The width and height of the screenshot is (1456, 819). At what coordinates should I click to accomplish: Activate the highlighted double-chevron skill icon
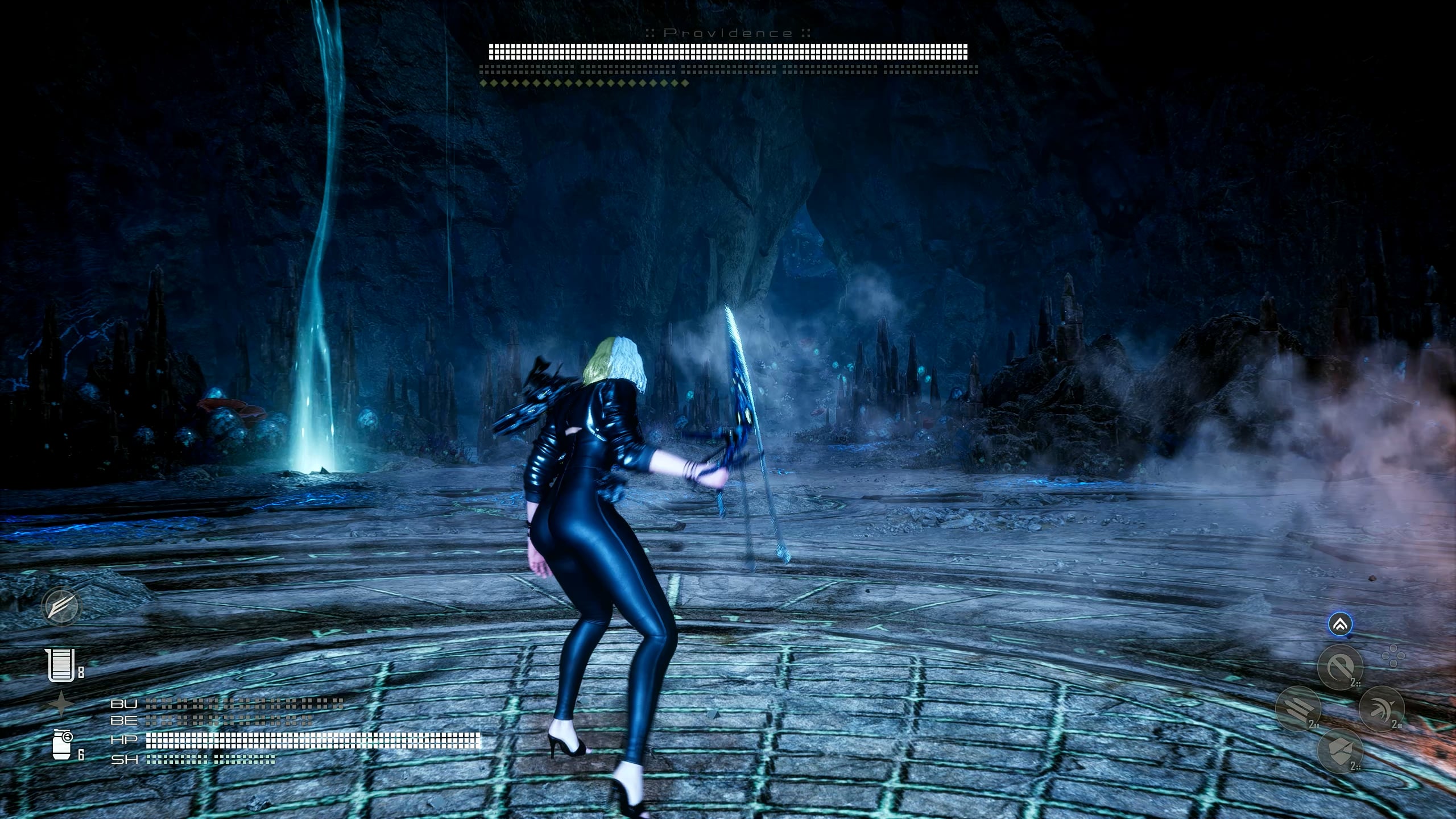[x=1341, y=625]
